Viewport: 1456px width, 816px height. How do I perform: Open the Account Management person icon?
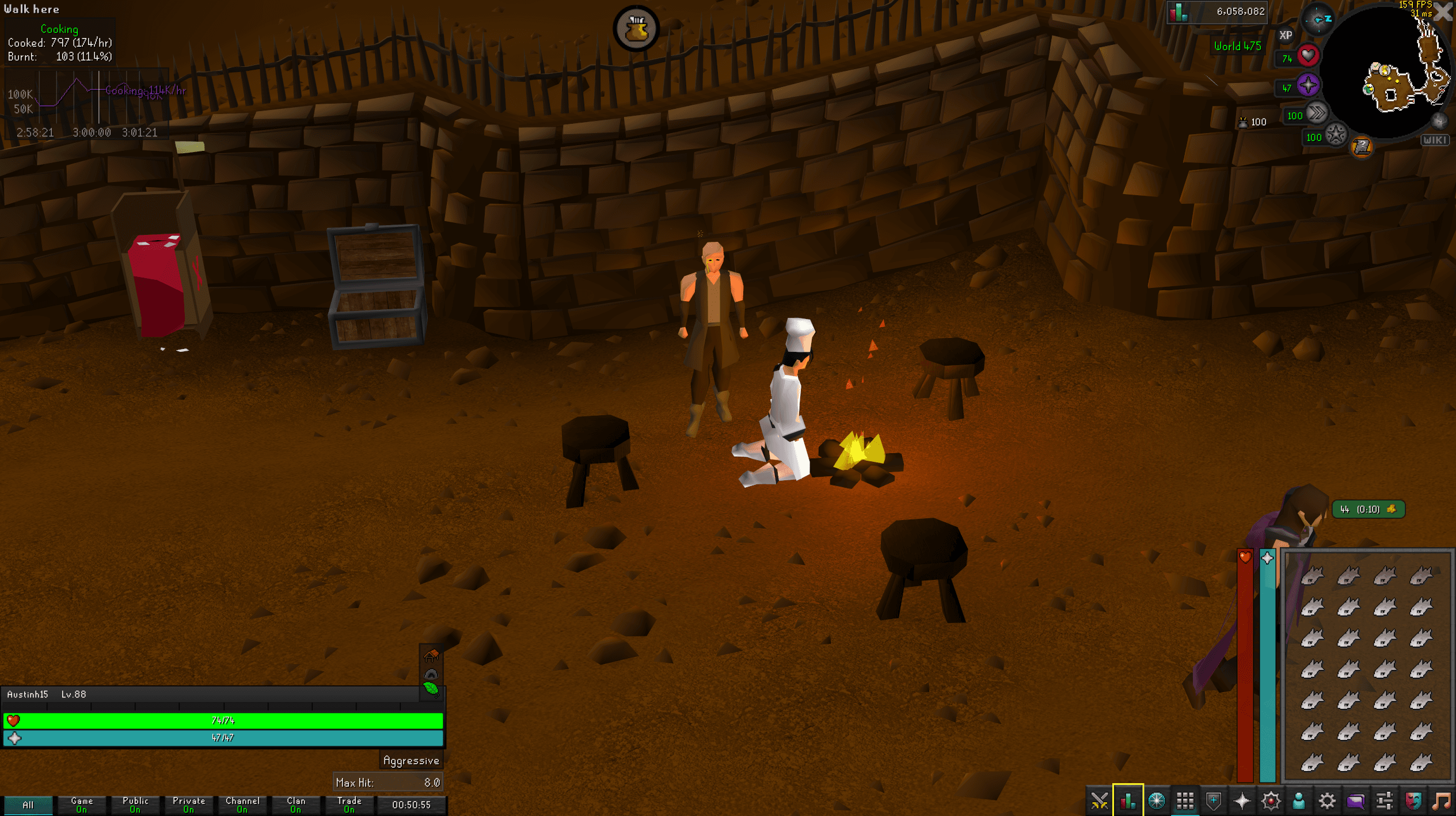pos(1298,800)
